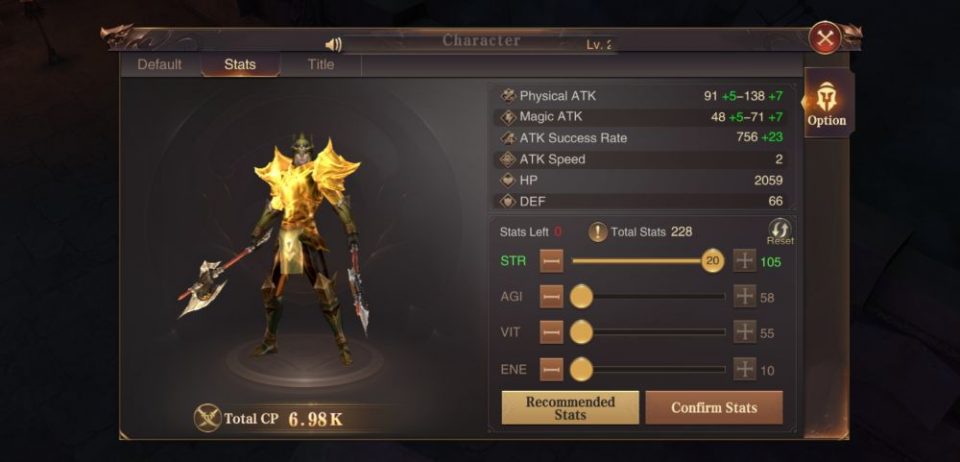
Task: Click the STR slider handle
Action: (x=712, y=262)
